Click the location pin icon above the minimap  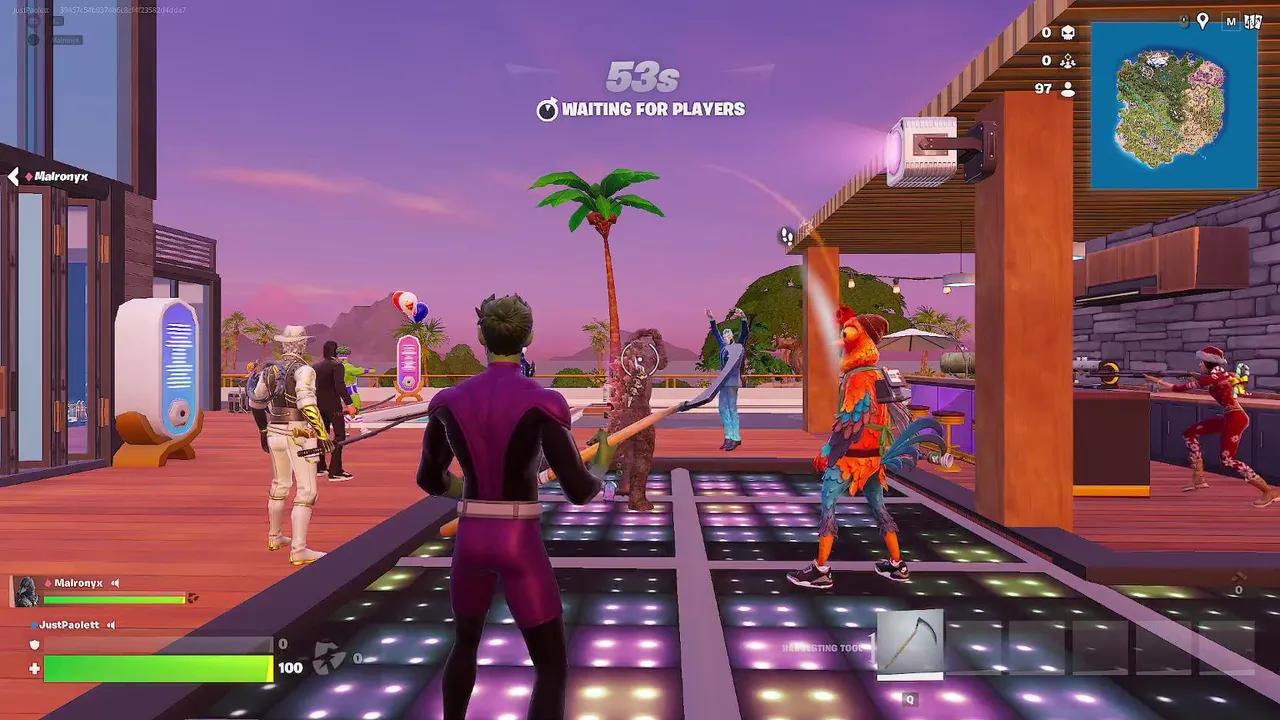(x=1202, y=21)
